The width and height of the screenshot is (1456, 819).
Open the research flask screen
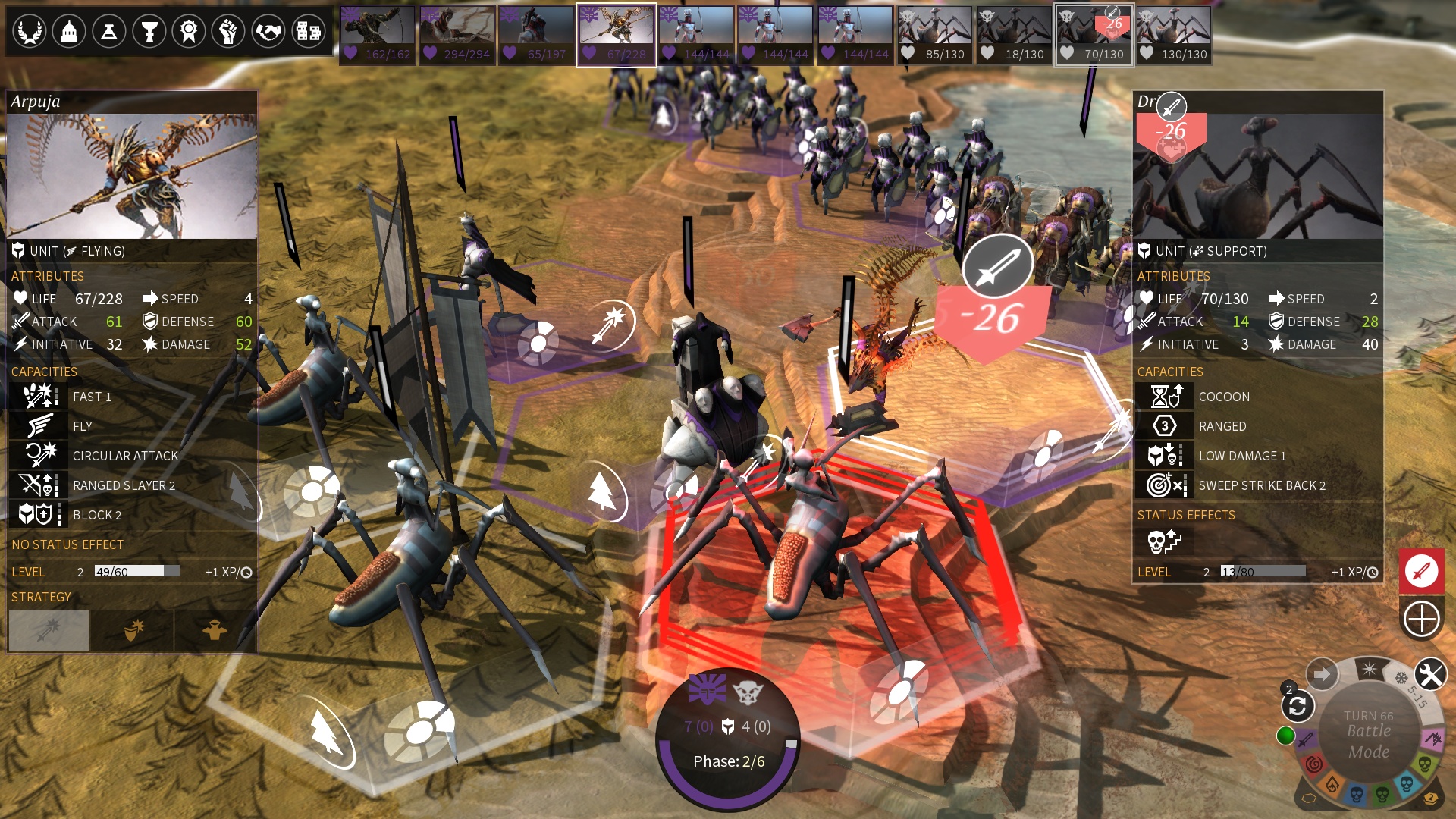coord(109,32)
